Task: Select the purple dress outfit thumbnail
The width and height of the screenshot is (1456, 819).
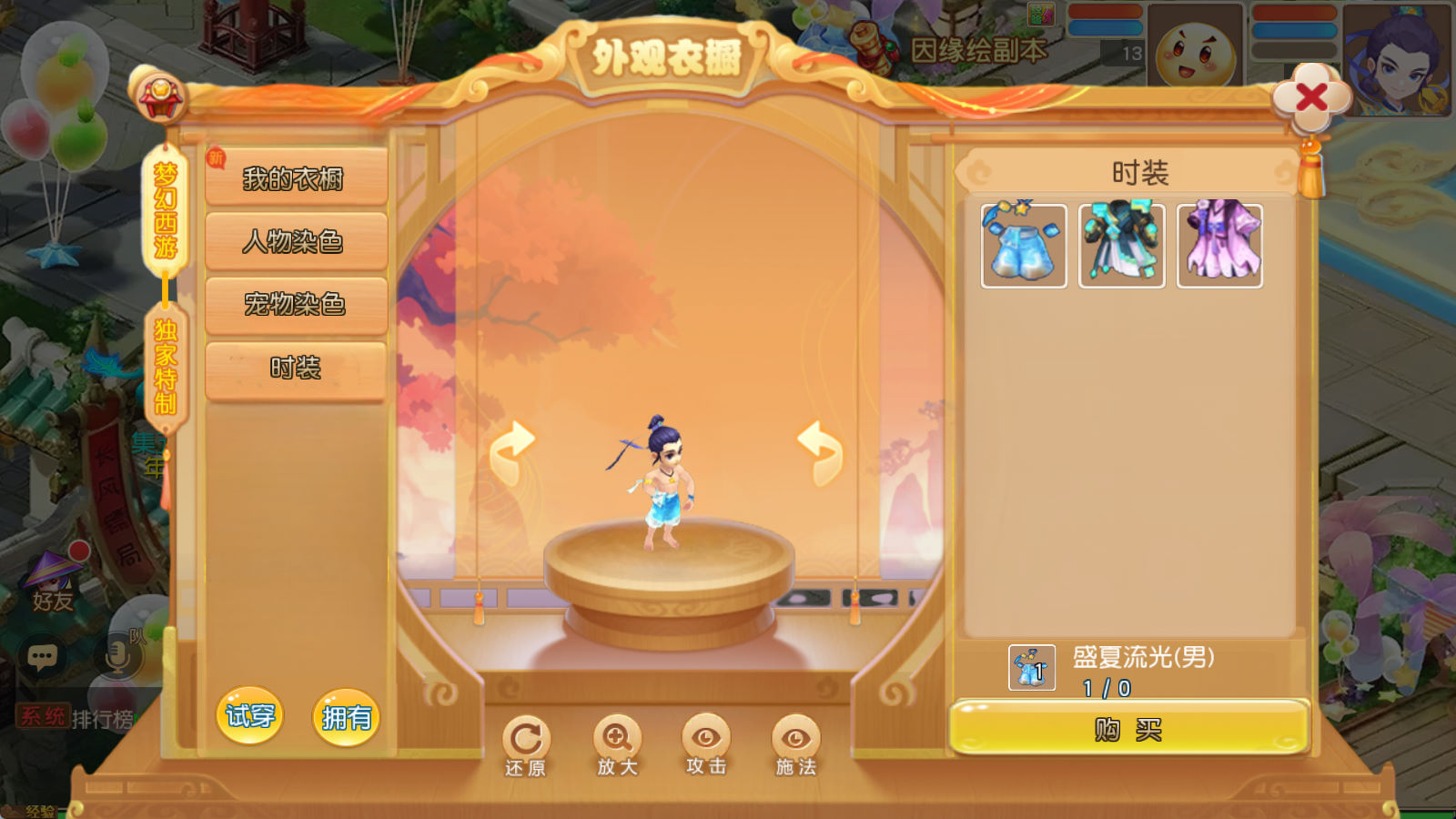Action: click(x=1219, y=246)
